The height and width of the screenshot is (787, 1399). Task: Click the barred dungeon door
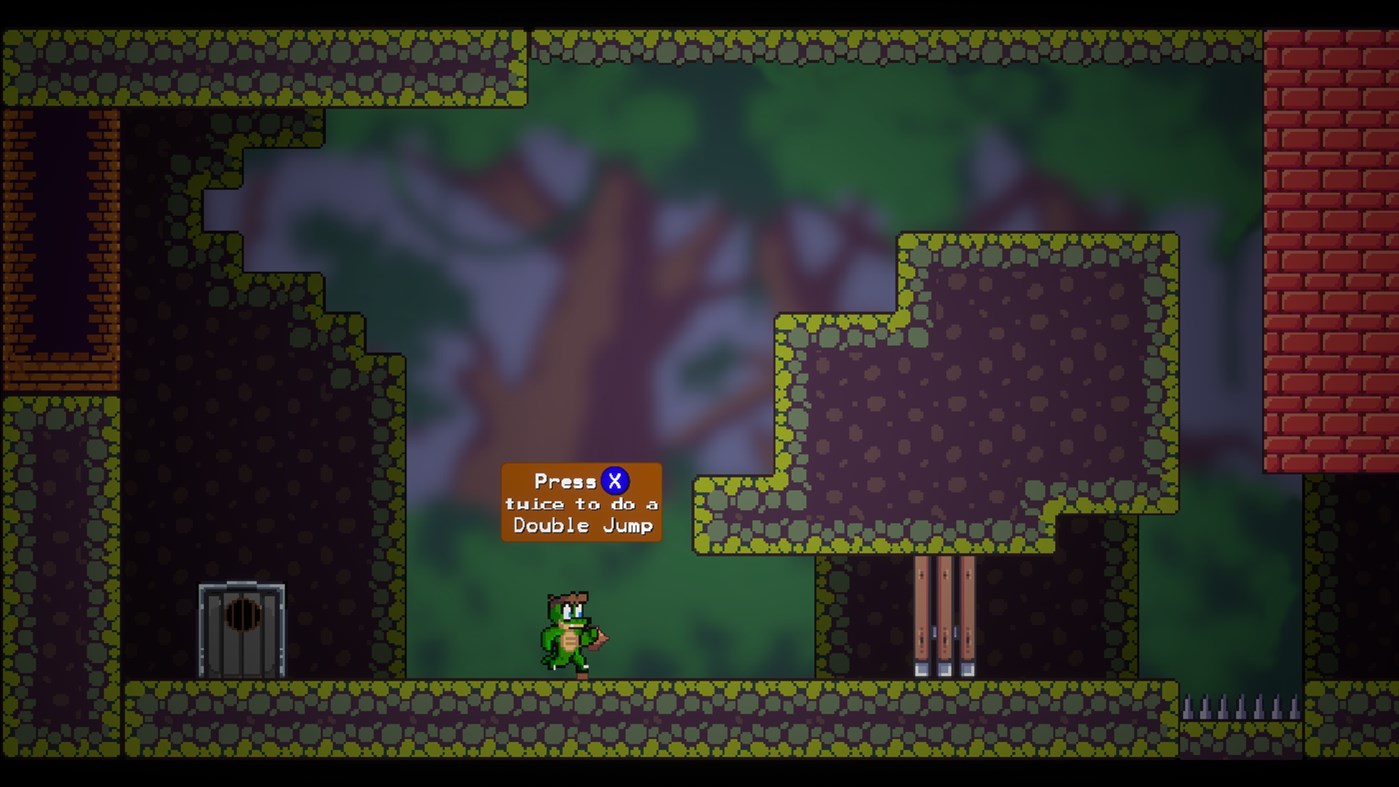click(x=240, y=630)
